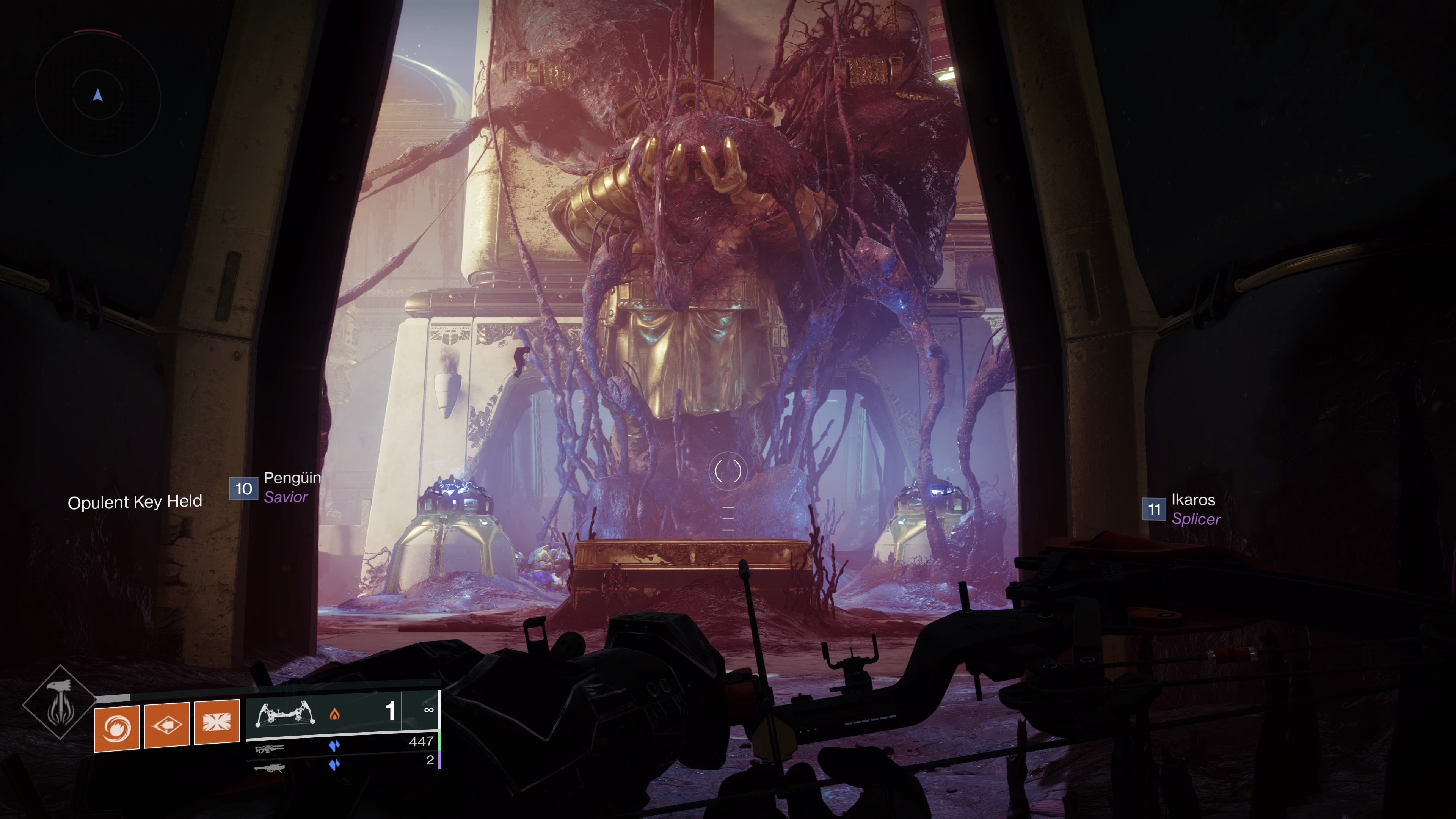Use the swirling fireball grenade ability

click(x=116, y=728)
